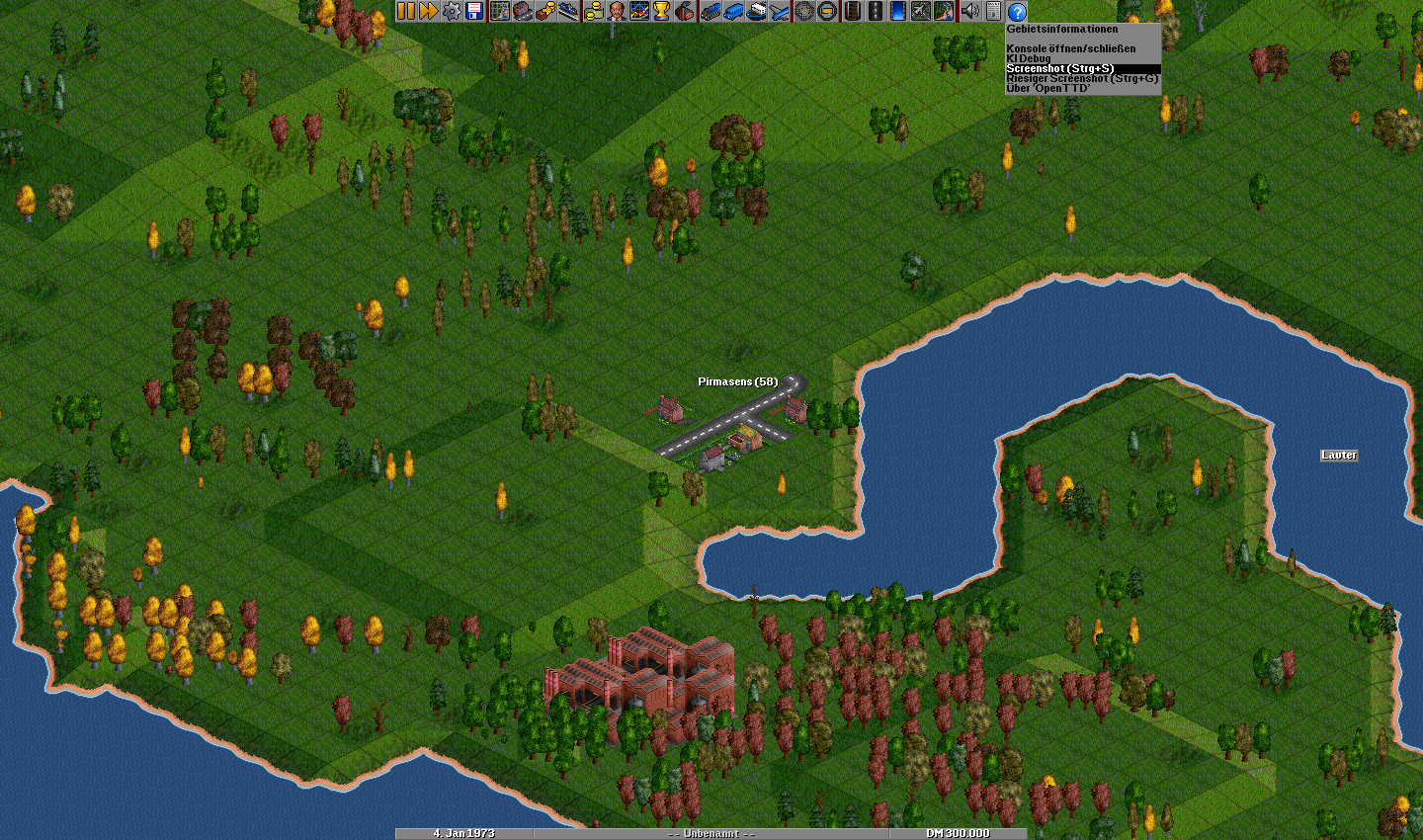Screen dimensions: 1423x840
Task: Choose Gebietsinformationen from the help menu
Action: pyautogui.click(x=1062, y=30)
